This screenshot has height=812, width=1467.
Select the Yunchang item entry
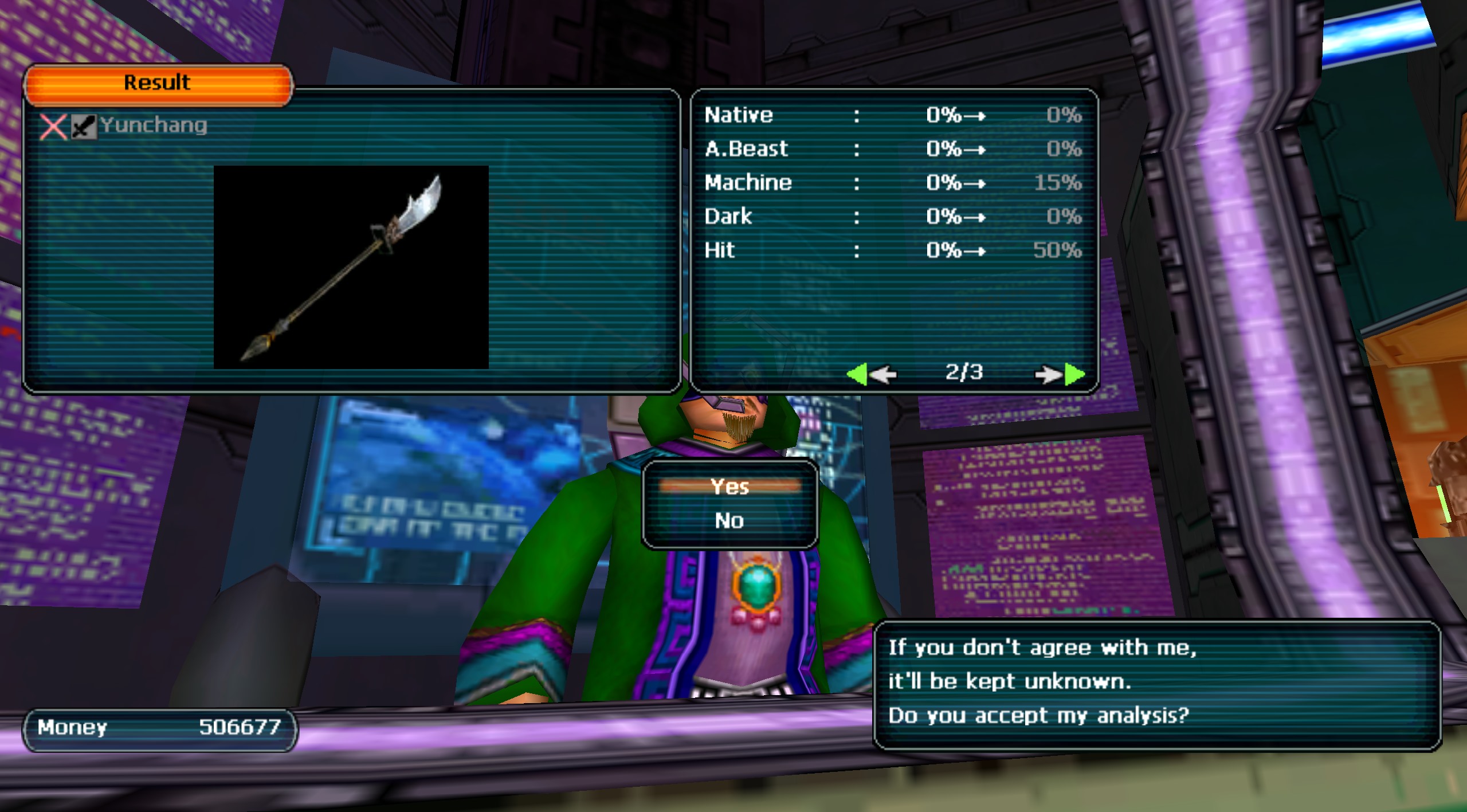coord(153,125)
